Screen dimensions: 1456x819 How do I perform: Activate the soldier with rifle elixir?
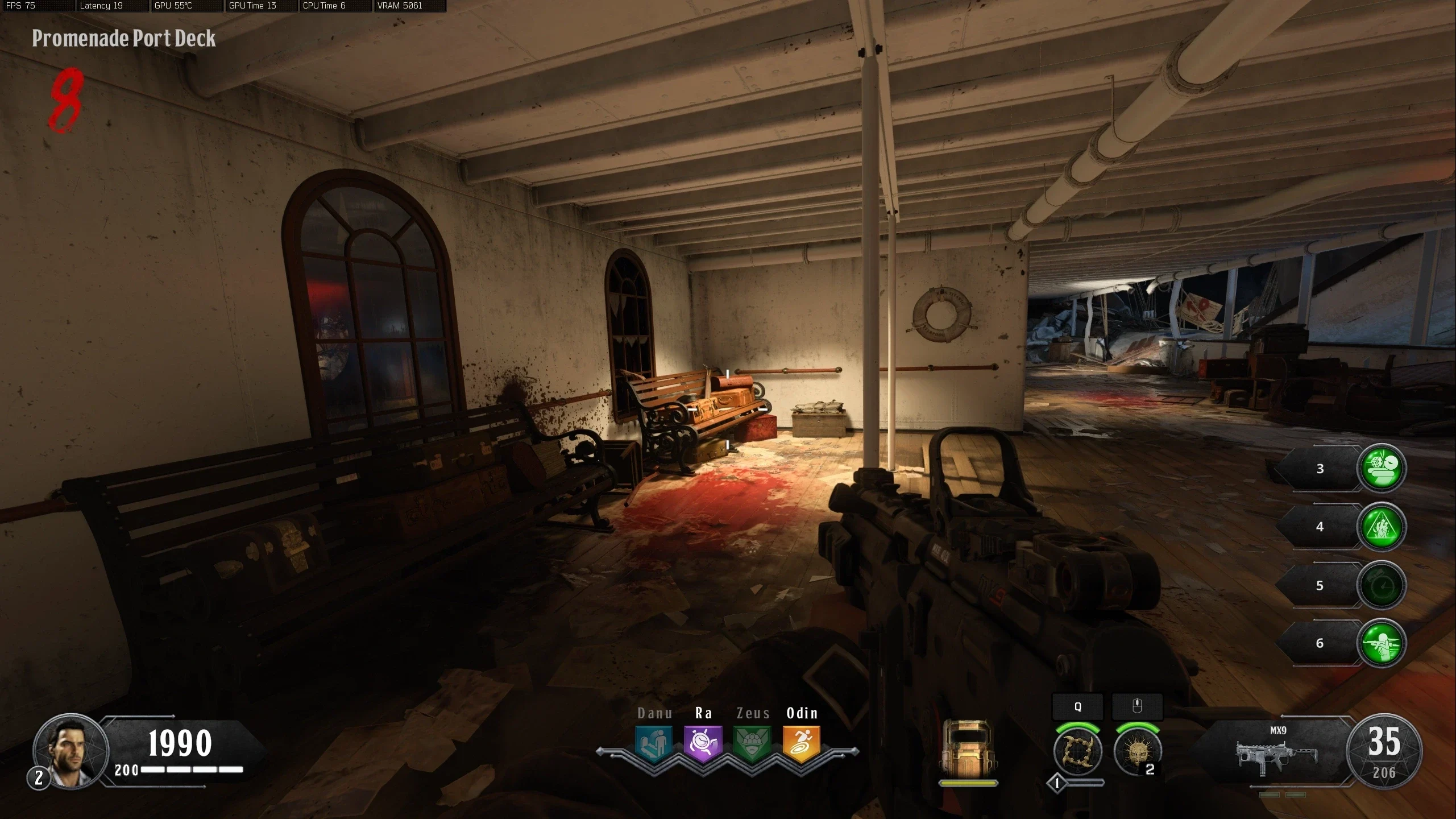[1381, 643]
